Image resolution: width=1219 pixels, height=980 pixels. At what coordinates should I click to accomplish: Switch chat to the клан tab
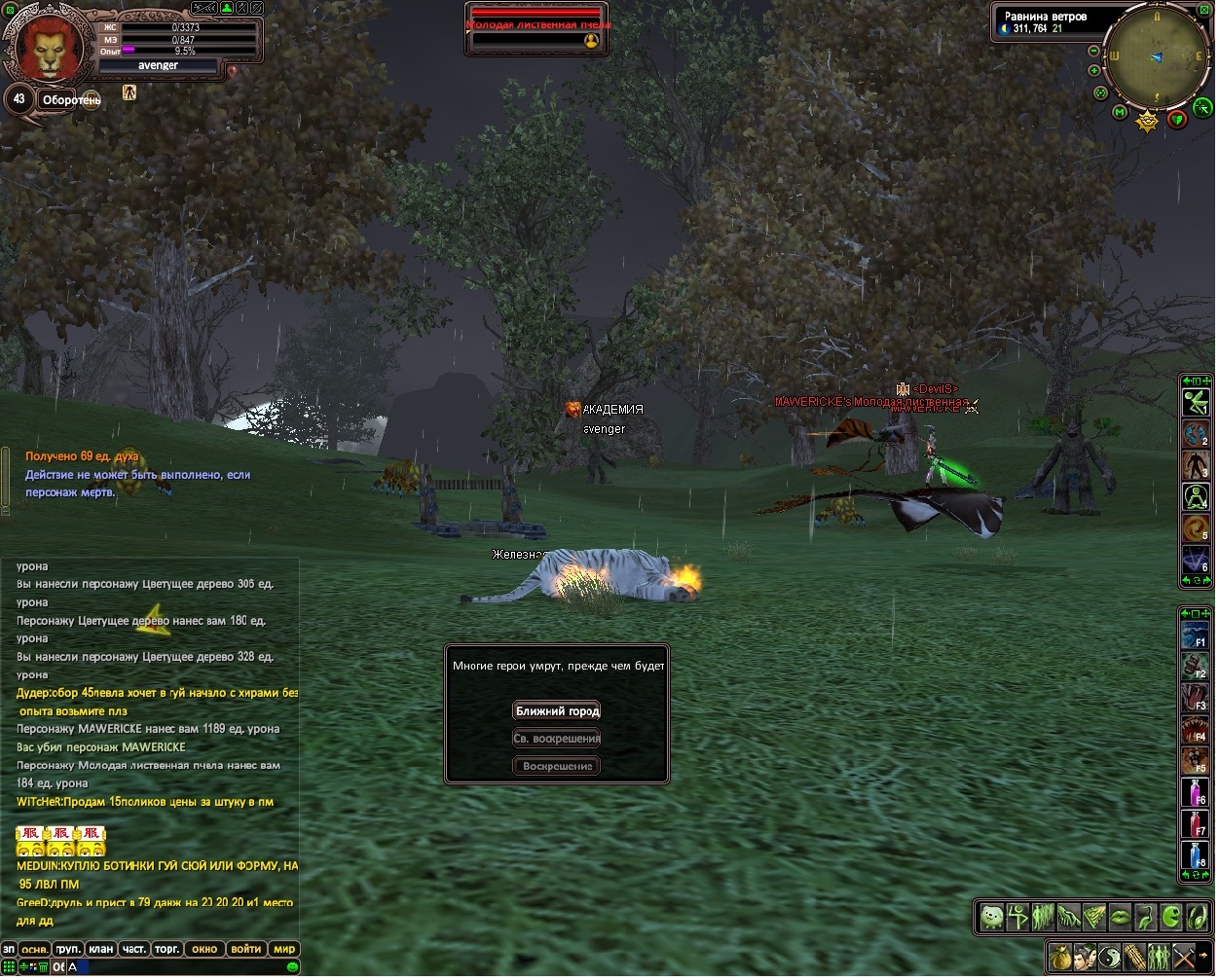pyautogui.click(x=101, y=949)
